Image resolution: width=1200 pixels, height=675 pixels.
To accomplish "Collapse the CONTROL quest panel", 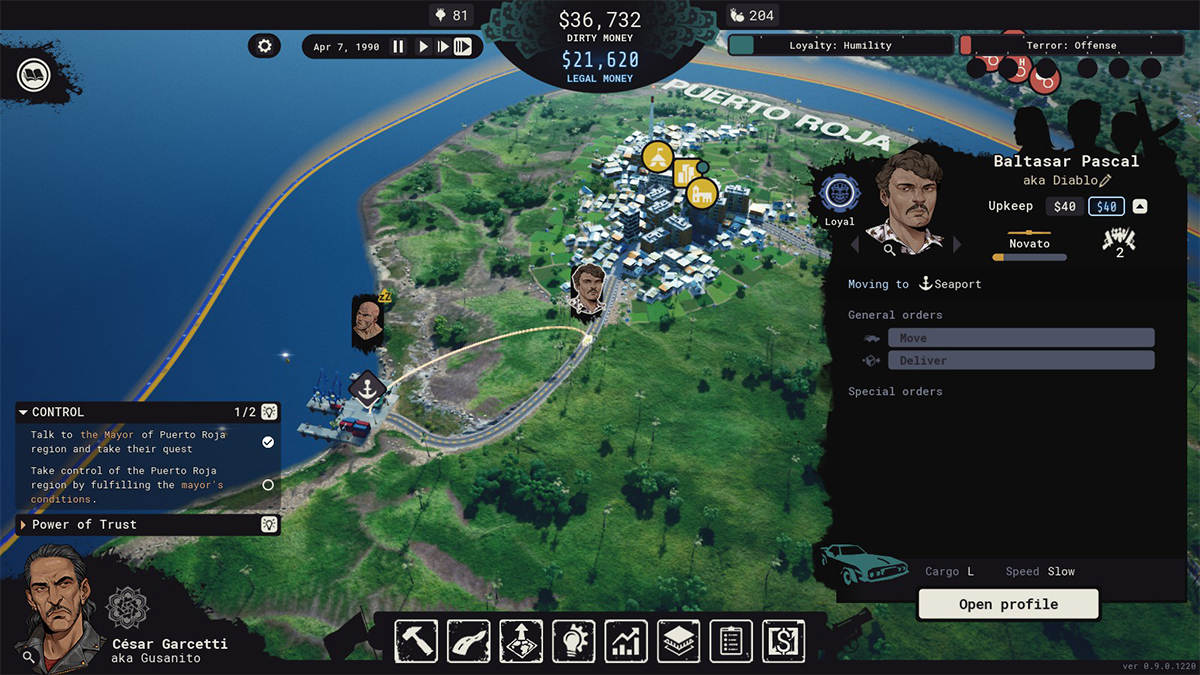I will (x=24, y=412).
